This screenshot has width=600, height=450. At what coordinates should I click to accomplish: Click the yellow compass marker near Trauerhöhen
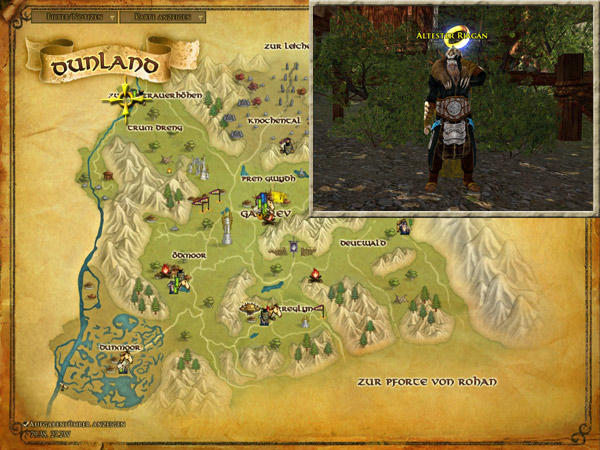[126, 98]
